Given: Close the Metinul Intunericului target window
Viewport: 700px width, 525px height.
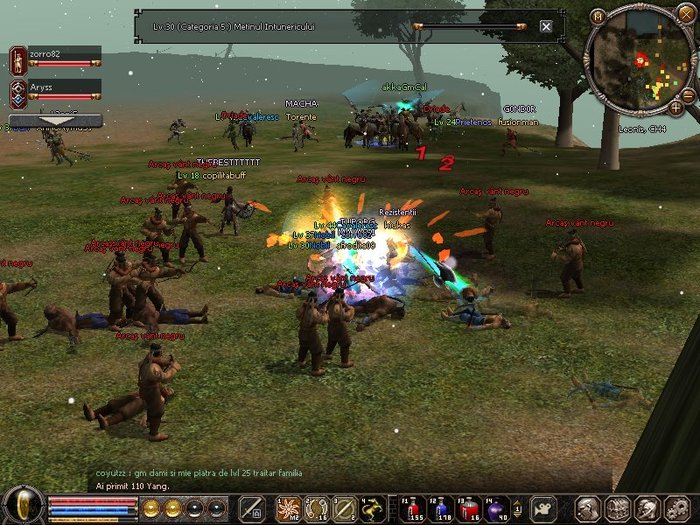Looking at the screenshot, I should (546, 26).
